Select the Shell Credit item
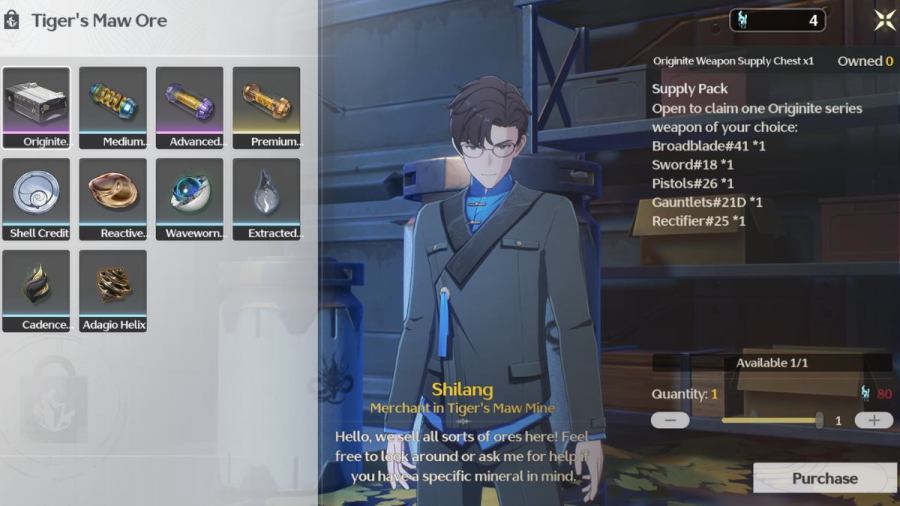This screenshot has width=900, height=506. point(36,199)
